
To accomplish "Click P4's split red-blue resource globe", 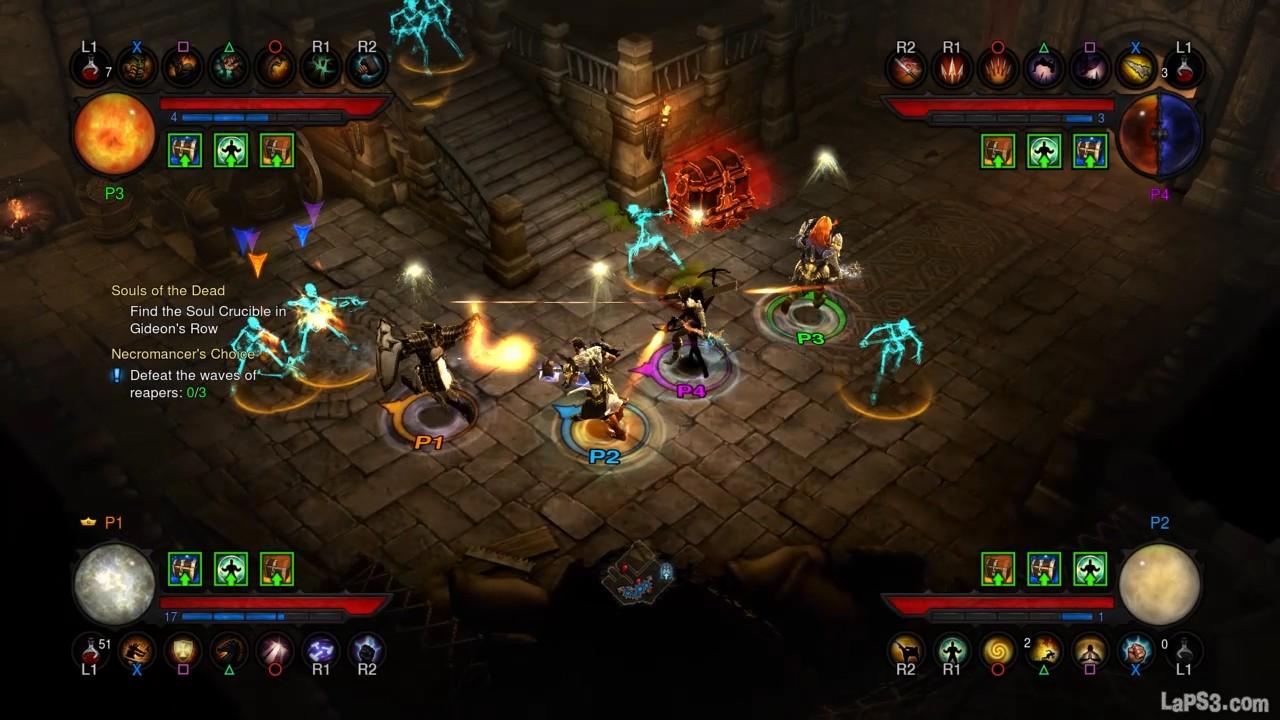I will [x=1159, y=134].
